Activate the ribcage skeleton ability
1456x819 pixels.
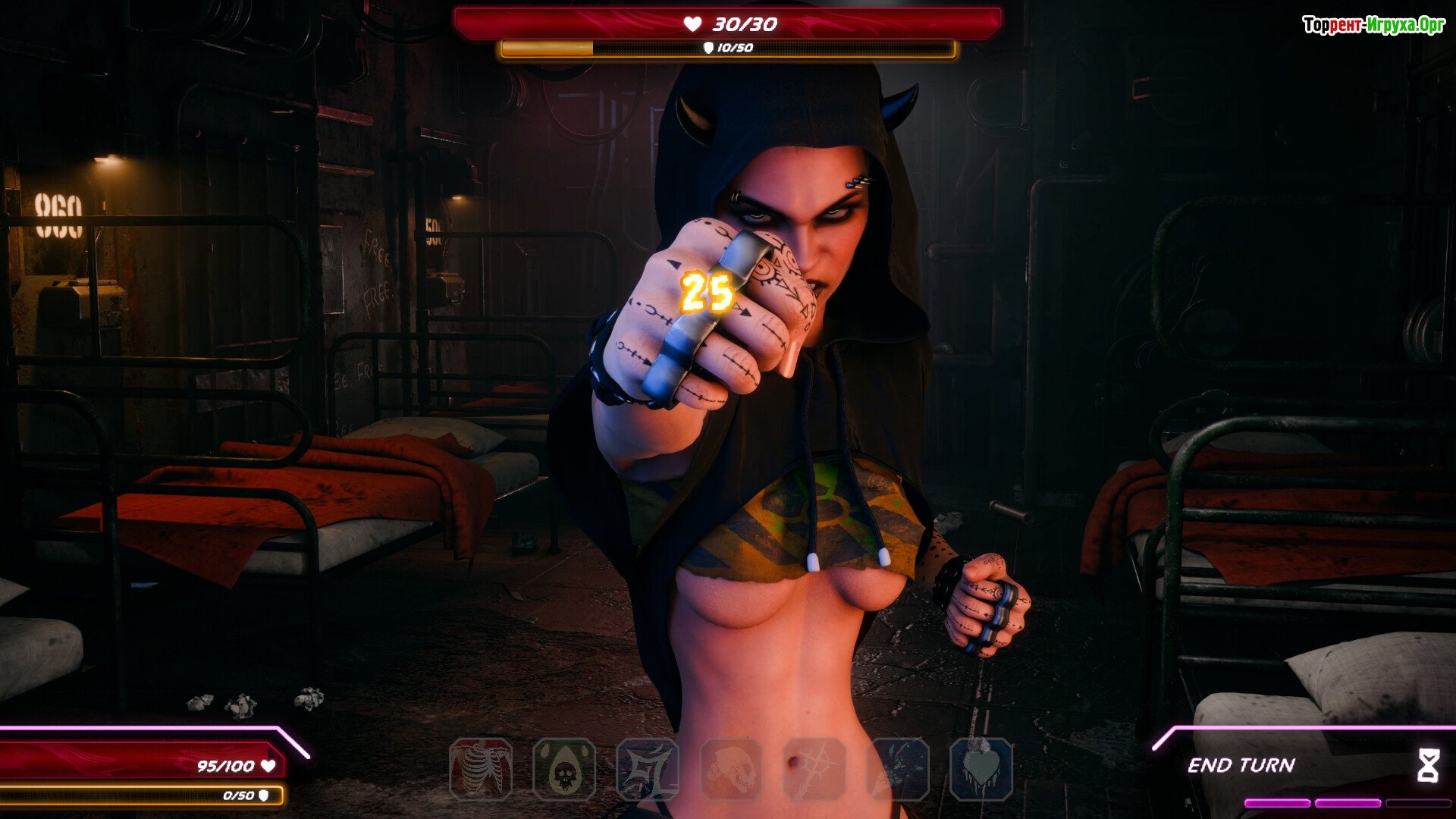click(481, 769)
